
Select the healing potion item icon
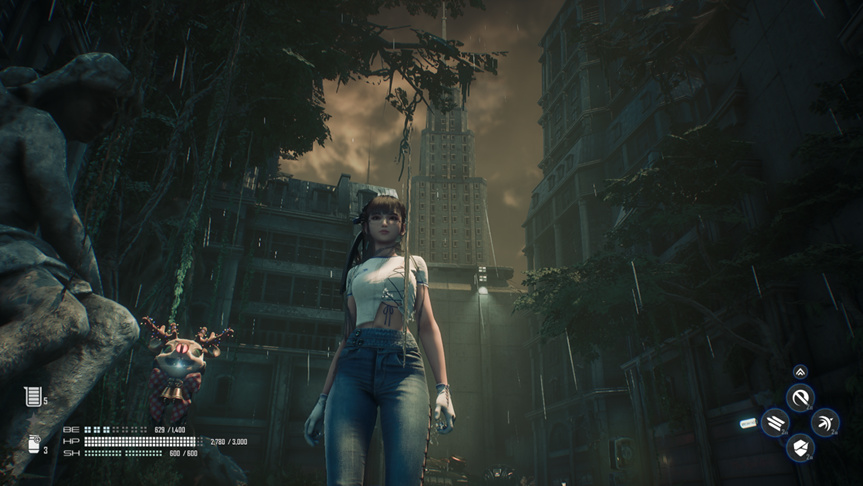pos(32,396)
